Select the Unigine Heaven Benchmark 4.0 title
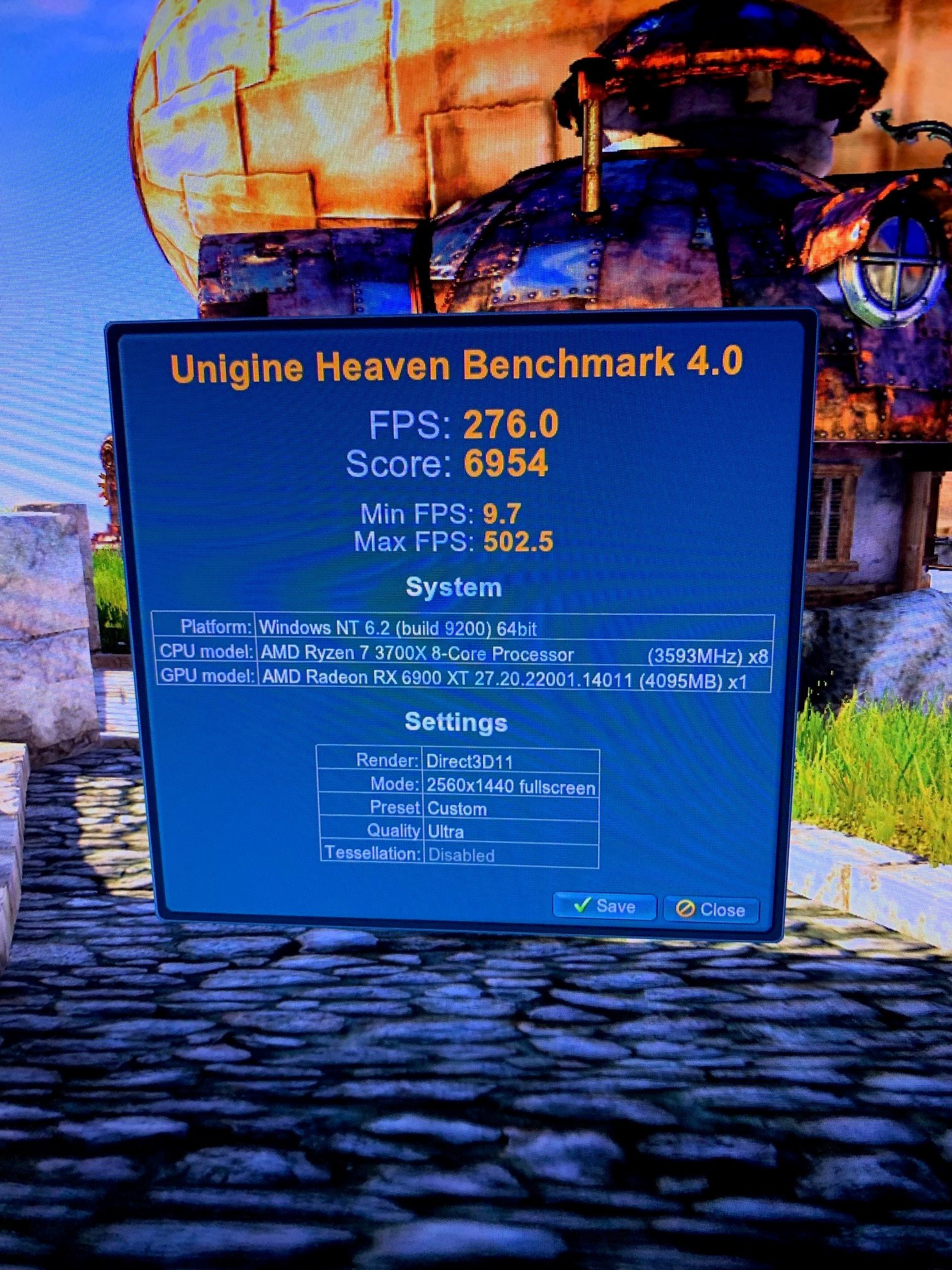Viewport: 952px width, 1270px height. pos(458,363)
